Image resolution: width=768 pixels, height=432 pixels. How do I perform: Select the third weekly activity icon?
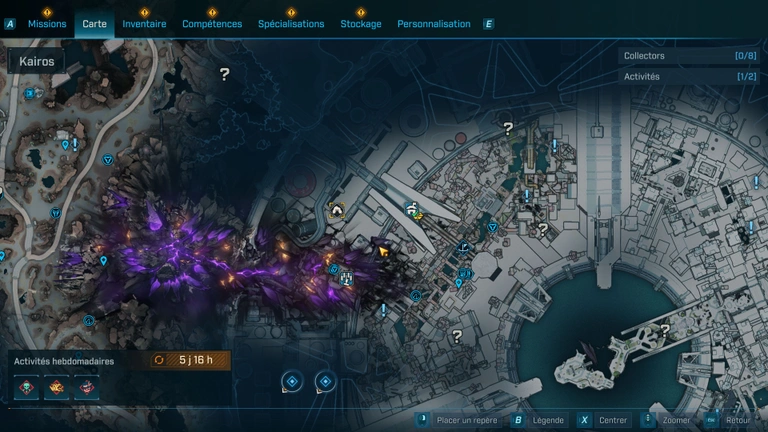coord(87,387)
